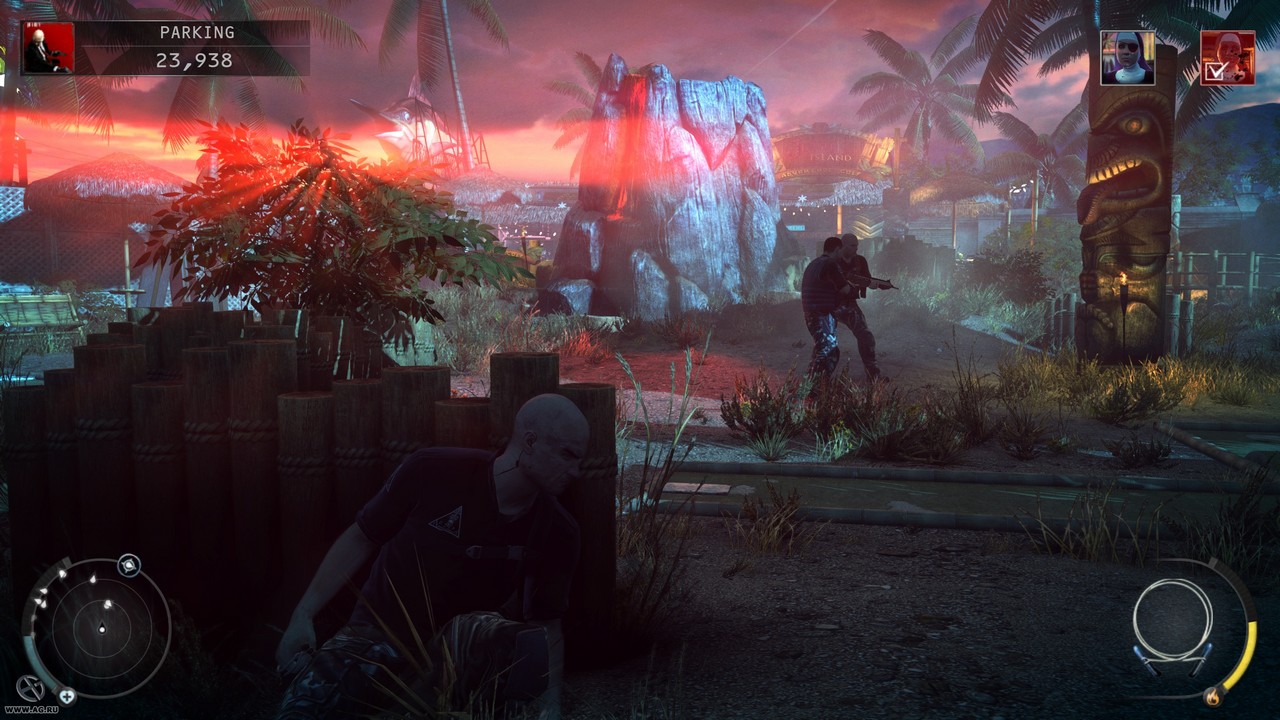
Task: Click the red checkmarked eliminated target portrait
Action: coord(1227,58)
